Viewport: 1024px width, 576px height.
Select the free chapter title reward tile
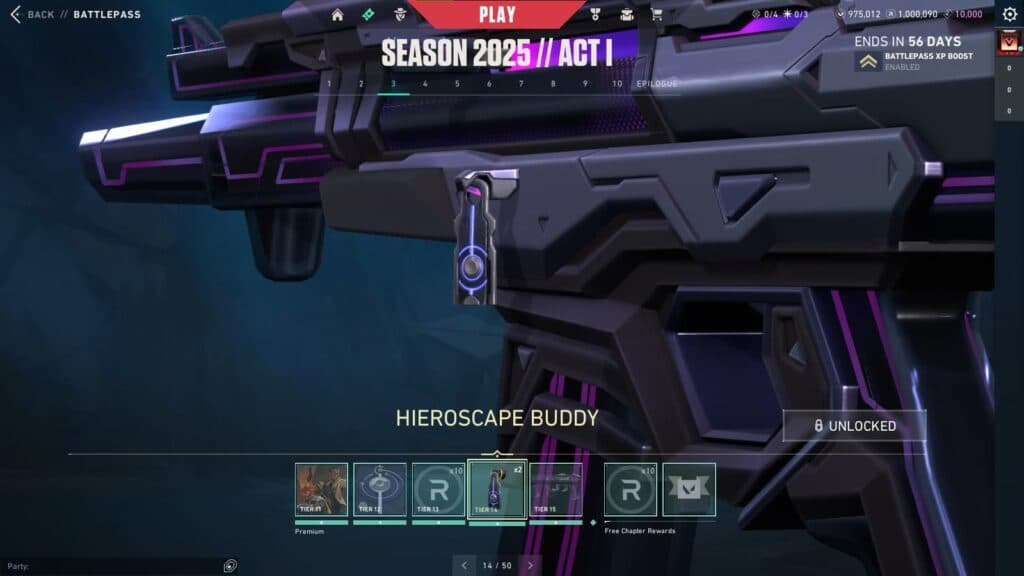coord(689,489)
